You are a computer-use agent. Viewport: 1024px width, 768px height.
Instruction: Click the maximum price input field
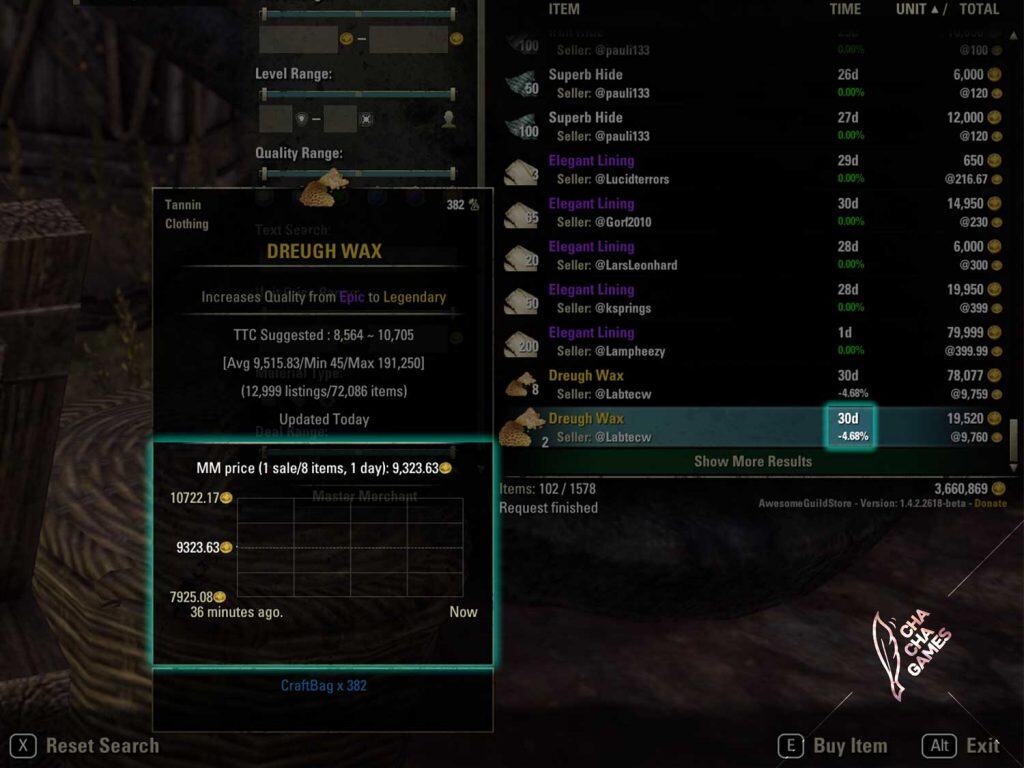(x=407, y=40)
